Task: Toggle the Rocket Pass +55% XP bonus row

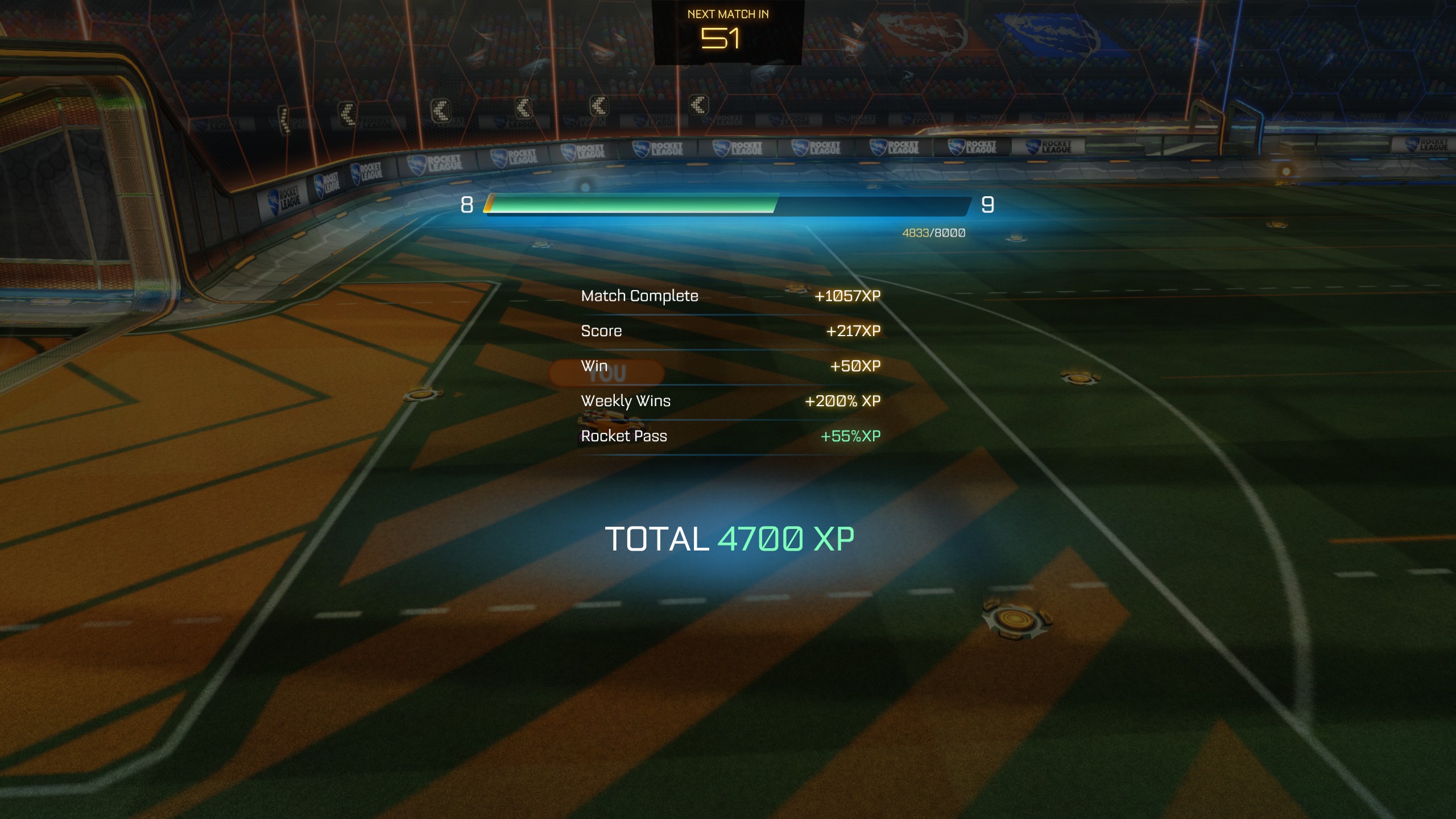Action: 728,436
